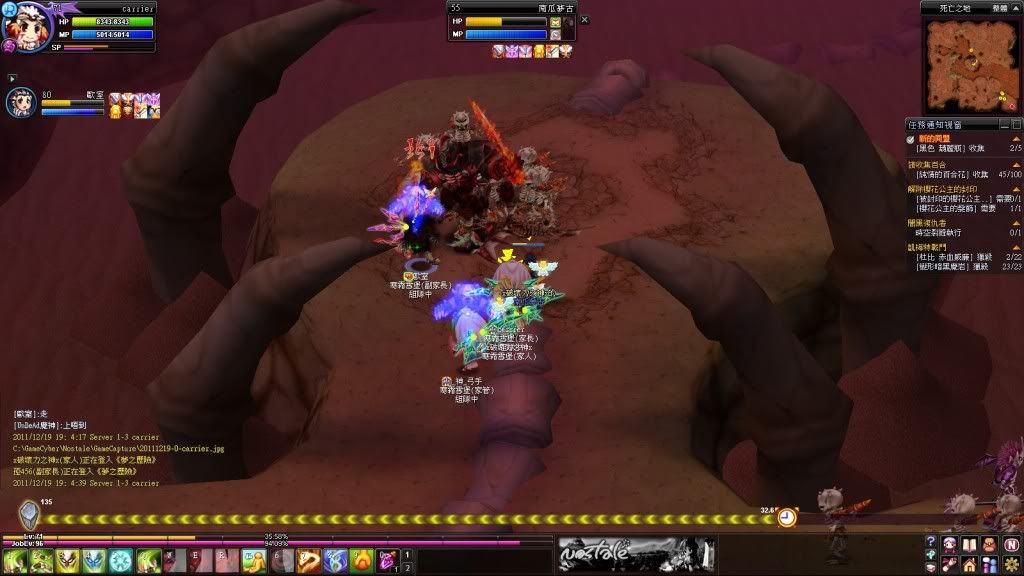Click the clock icon on the timer bar

[x=788, y=517]
